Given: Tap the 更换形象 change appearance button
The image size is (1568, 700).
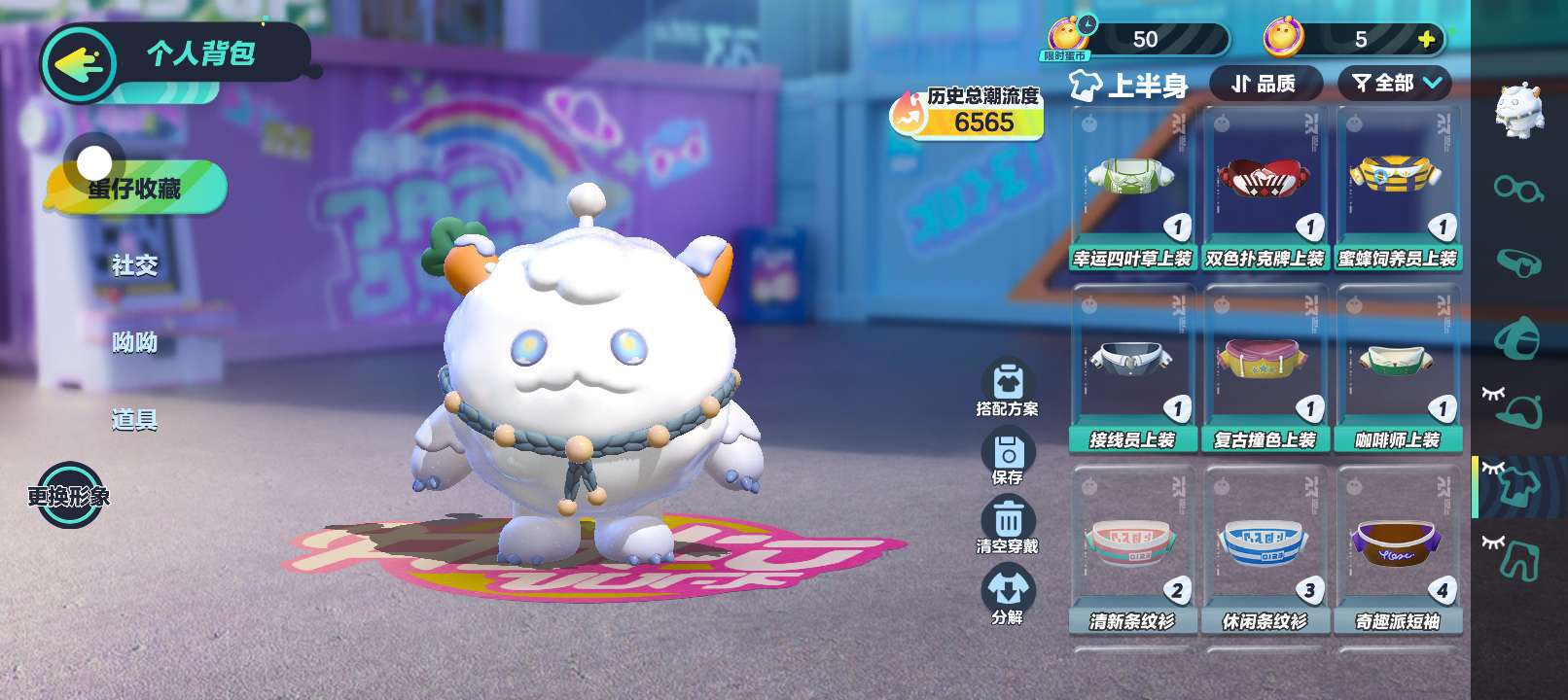Looking at the screenshot, I should pyautogui.click(x=69, y=496).
